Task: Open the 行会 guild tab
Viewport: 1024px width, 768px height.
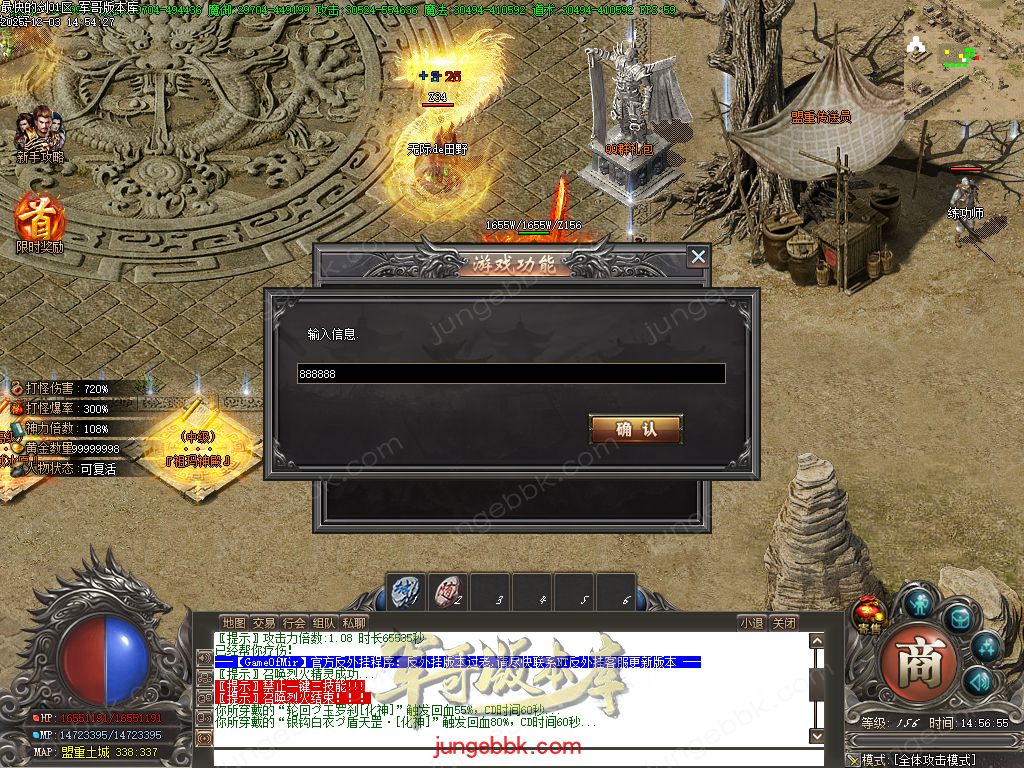Action: coord(294,623)
